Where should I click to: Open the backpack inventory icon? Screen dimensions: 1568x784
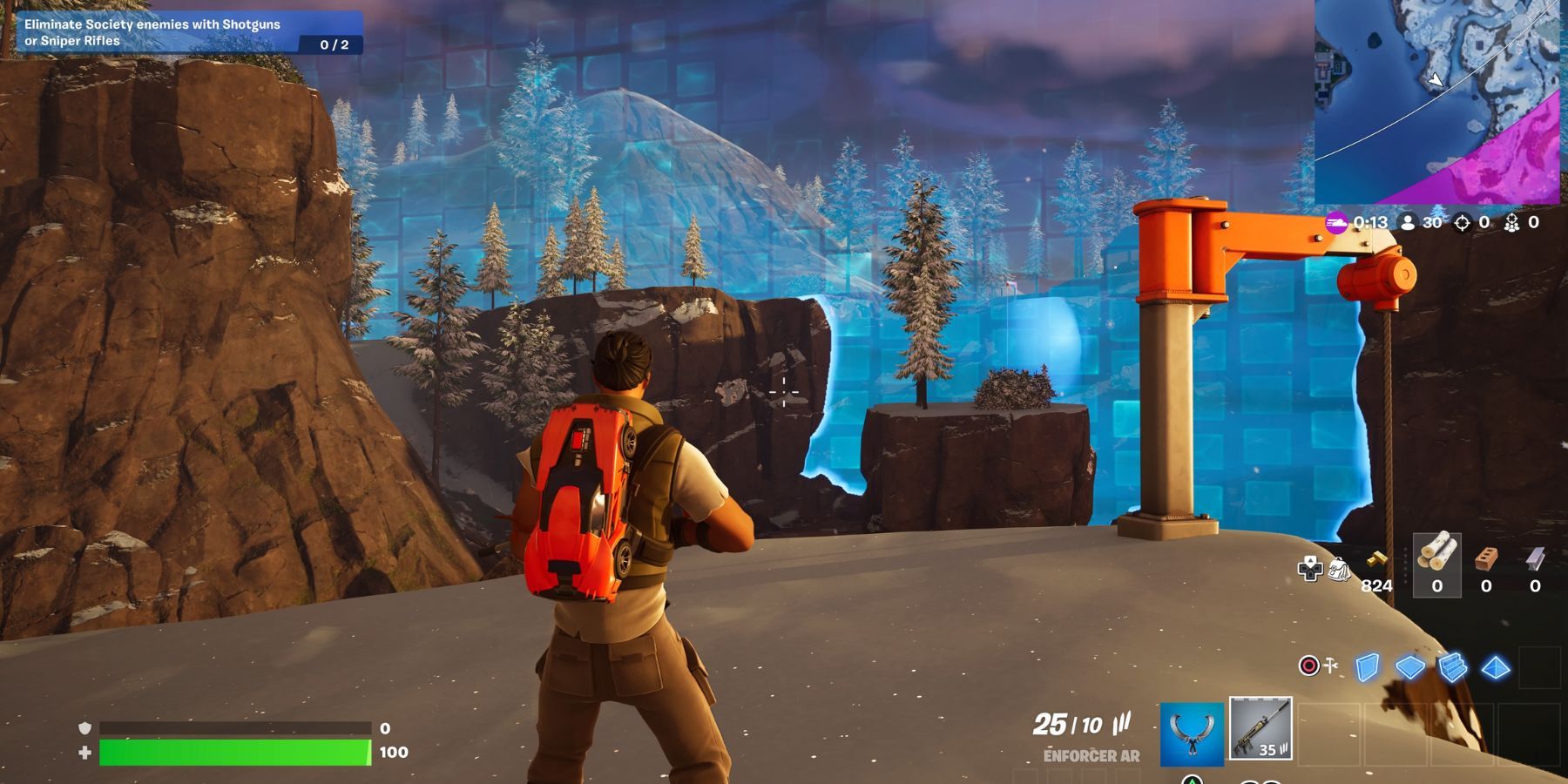(x=1339, y=567)
